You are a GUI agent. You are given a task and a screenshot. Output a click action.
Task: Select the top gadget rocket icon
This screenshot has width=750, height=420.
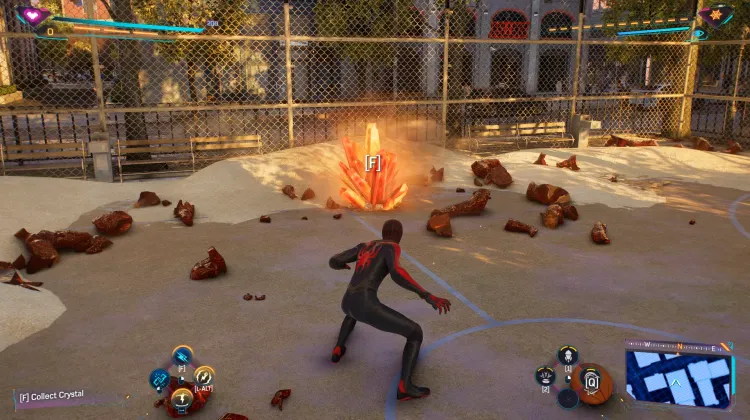(568, 355)
